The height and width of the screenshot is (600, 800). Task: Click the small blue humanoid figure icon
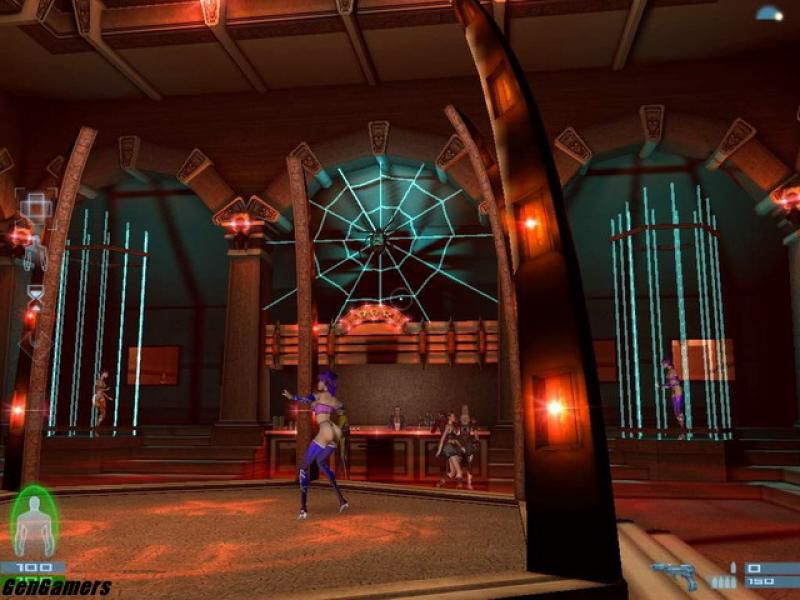pos(33,254)
